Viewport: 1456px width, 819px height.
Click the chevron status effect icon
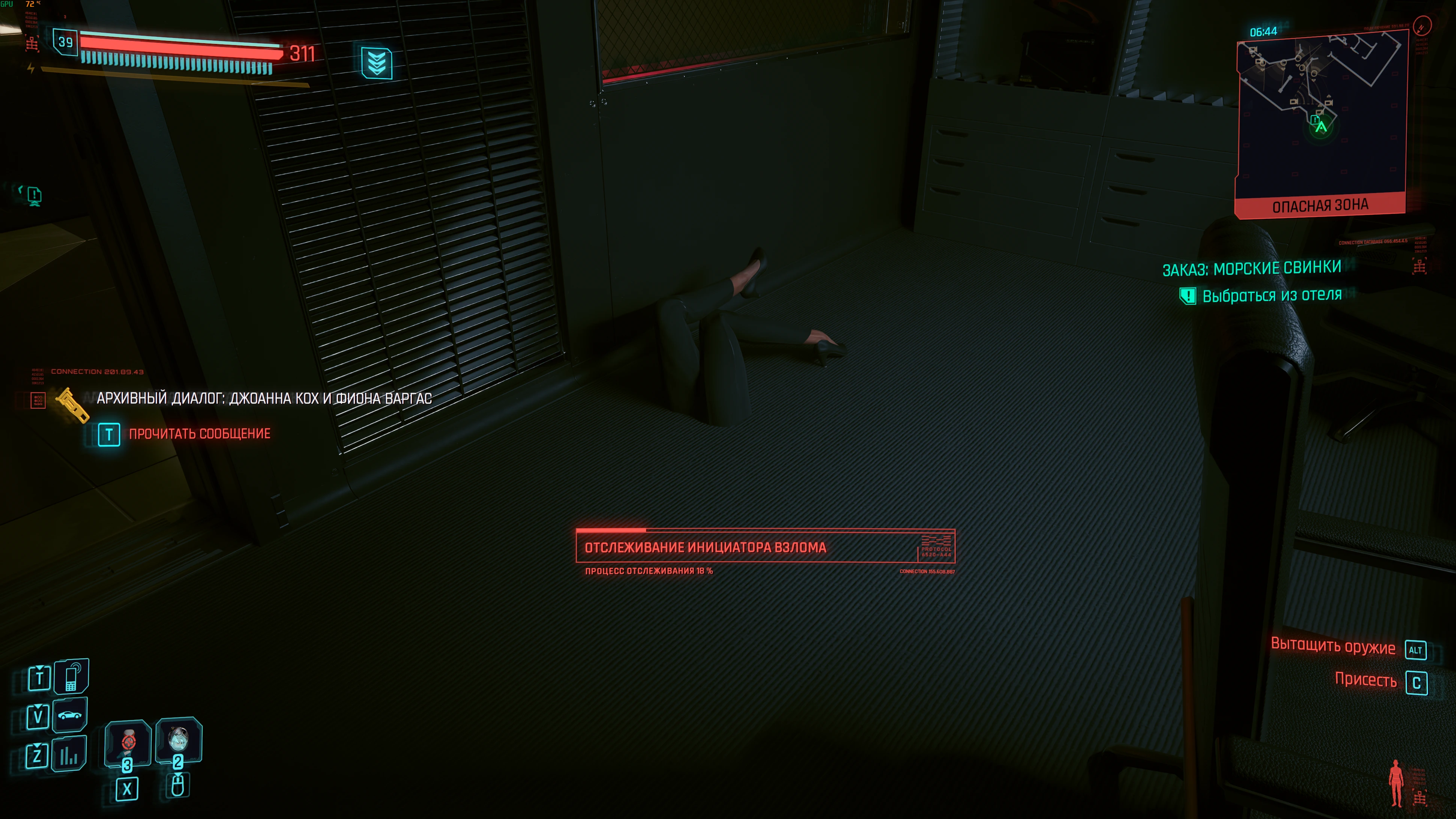[x=377, y=62]
